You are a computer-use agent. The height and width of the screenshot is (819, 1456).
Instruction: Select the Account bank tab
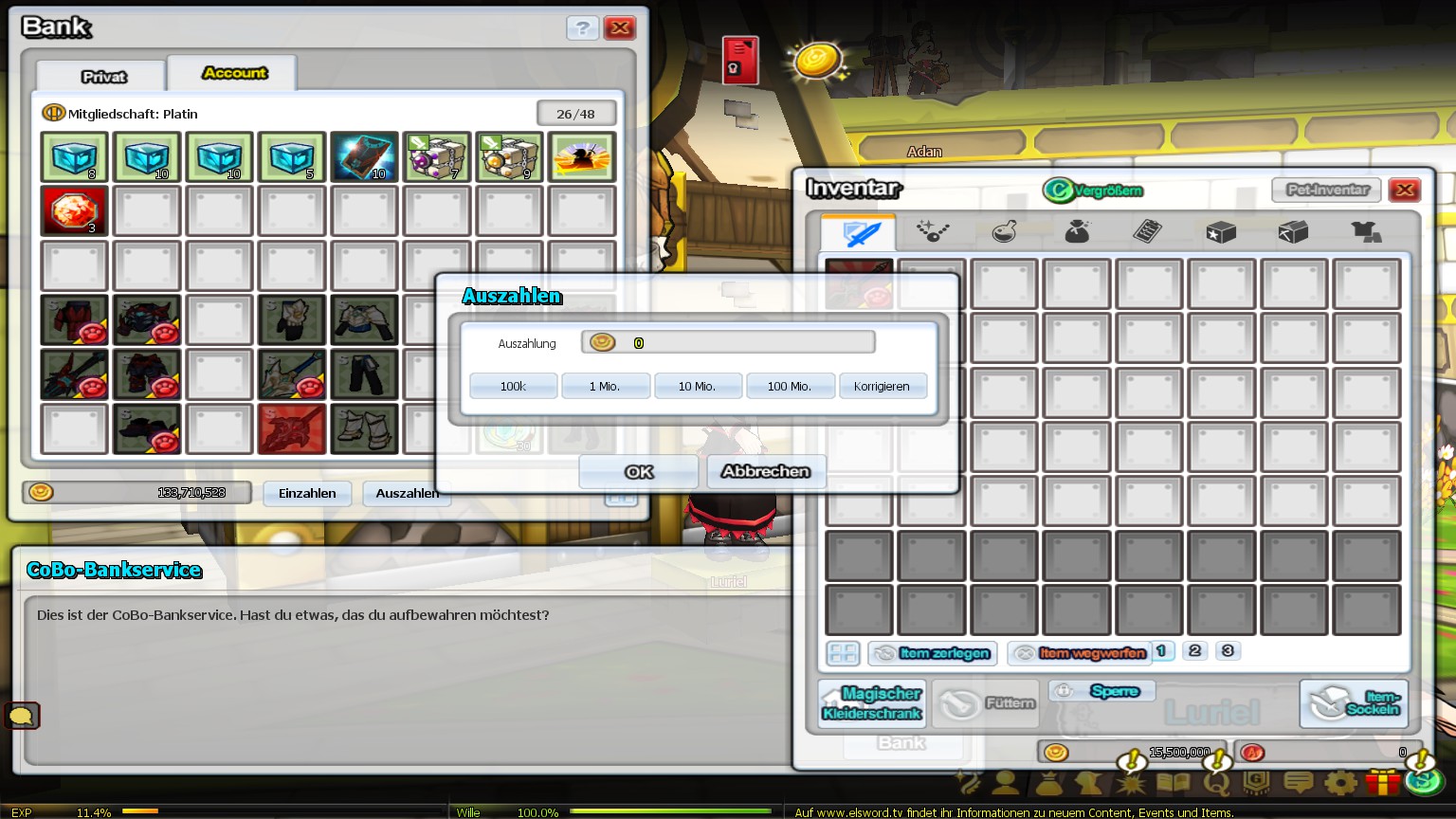click(234, 73)
